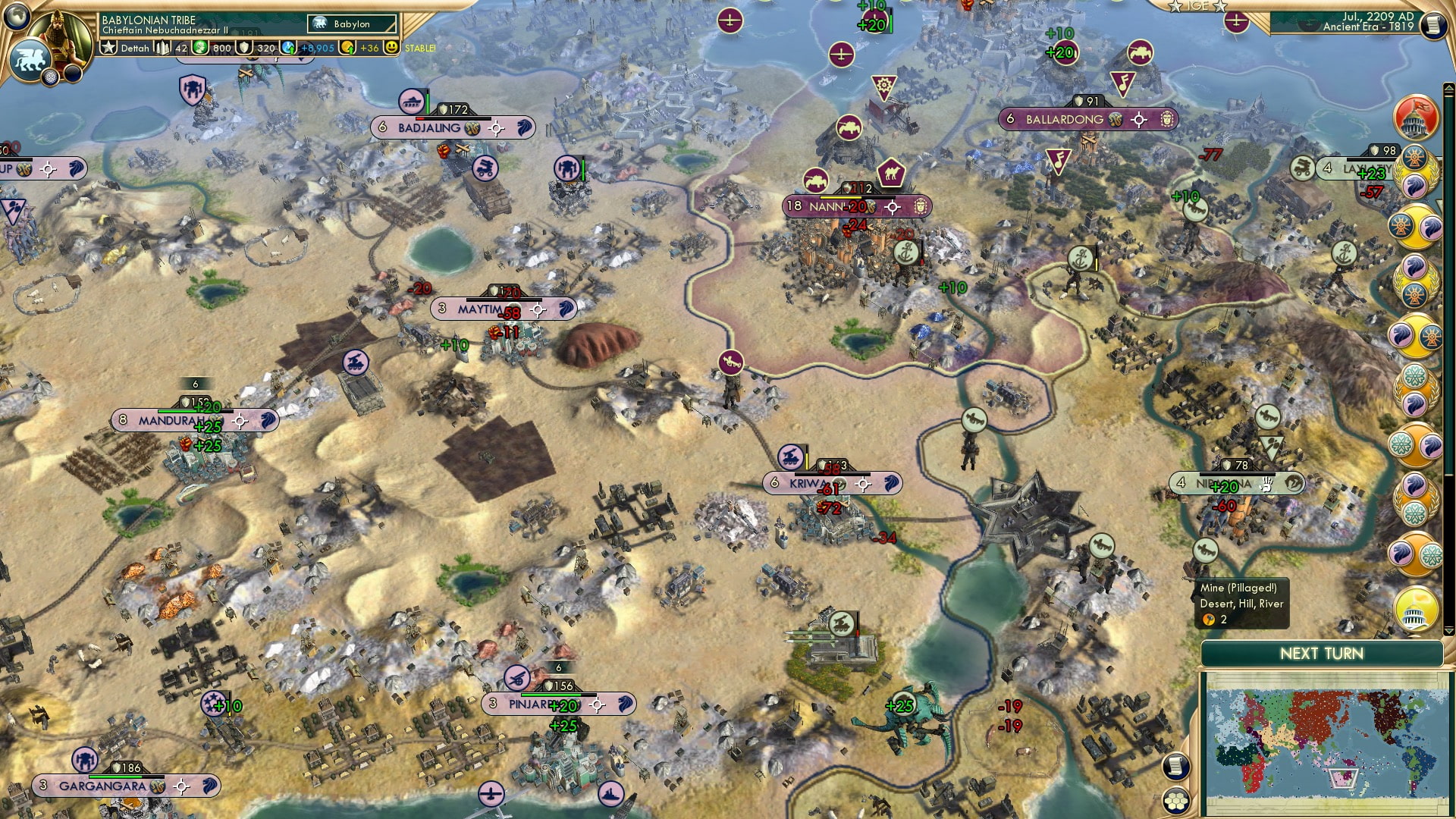Click the happiness smiley next to STABLE!

coord(391,48)
